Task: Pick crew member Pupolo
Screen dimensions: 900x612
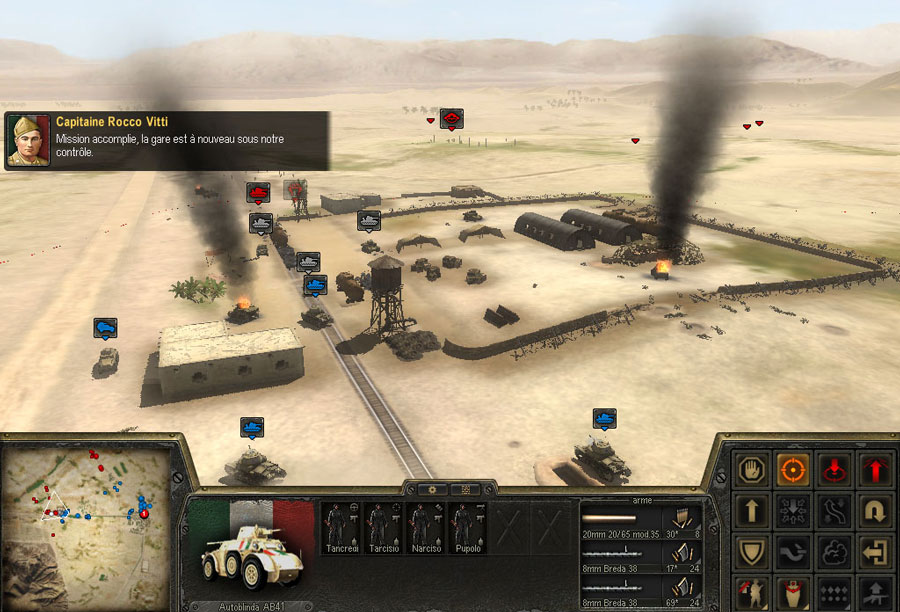Action: coord(465,527)
